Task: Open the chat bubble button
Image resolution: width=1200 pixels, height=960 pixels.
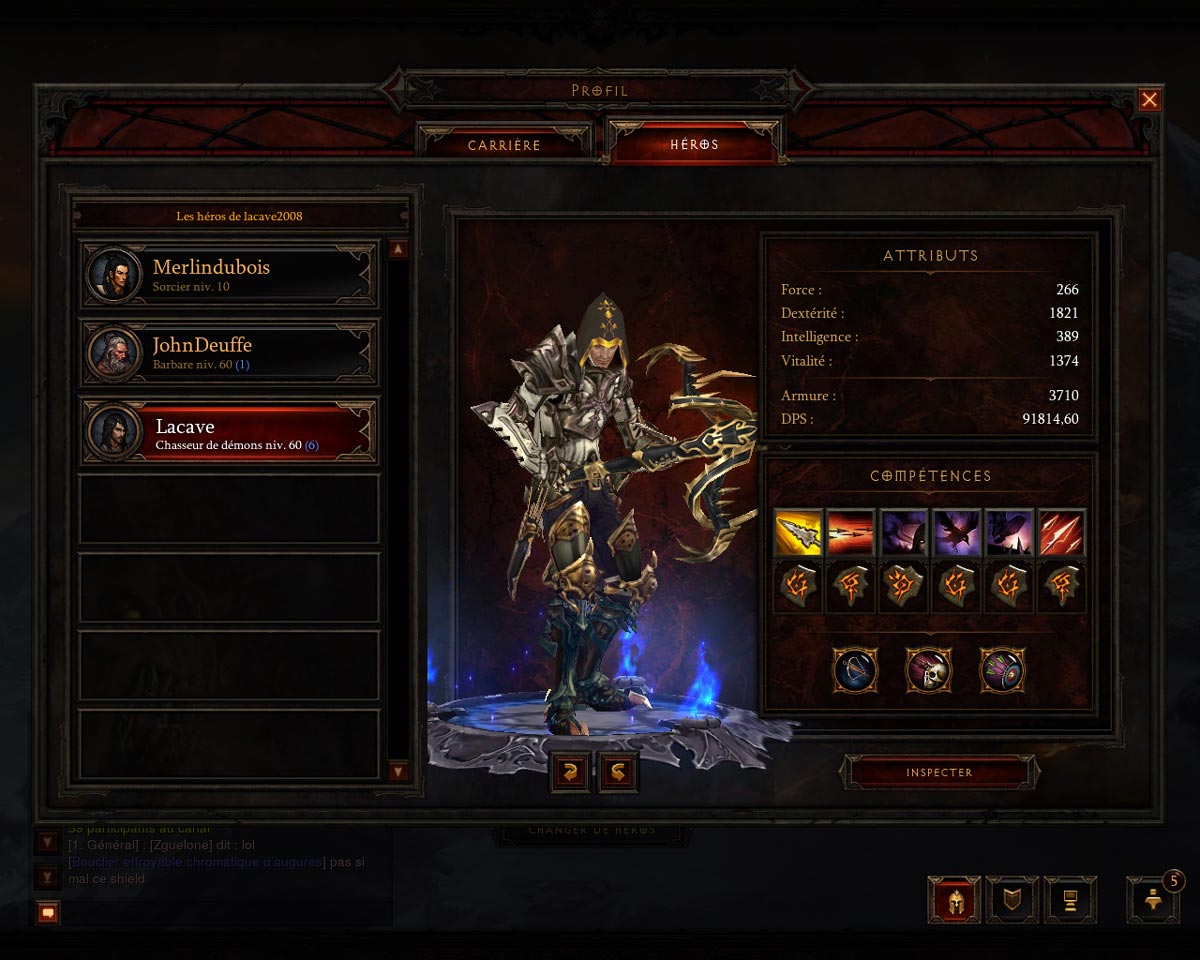Action: point(47,912)
